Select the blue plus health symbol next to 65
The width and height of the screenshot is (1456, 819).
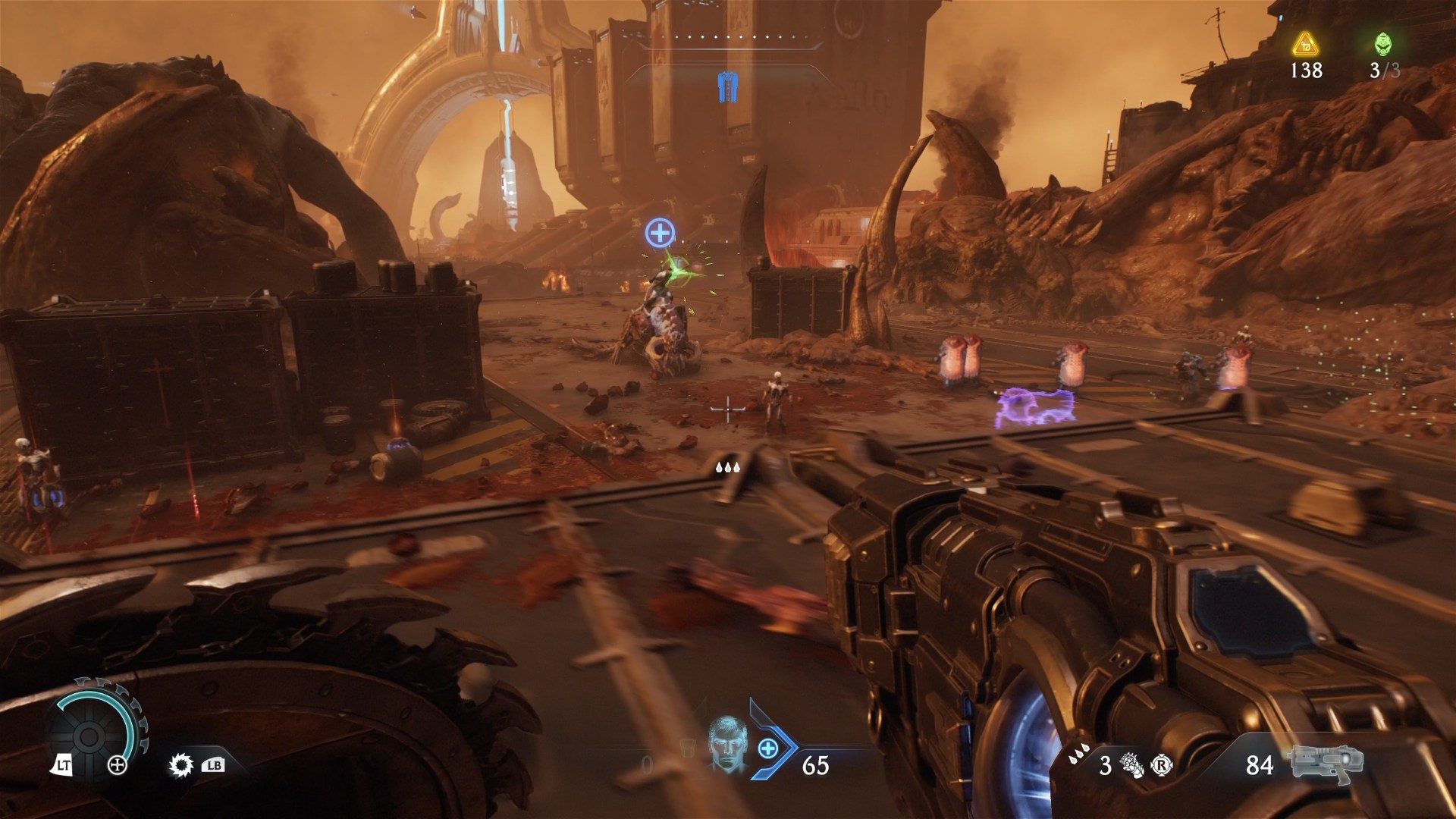769,748
